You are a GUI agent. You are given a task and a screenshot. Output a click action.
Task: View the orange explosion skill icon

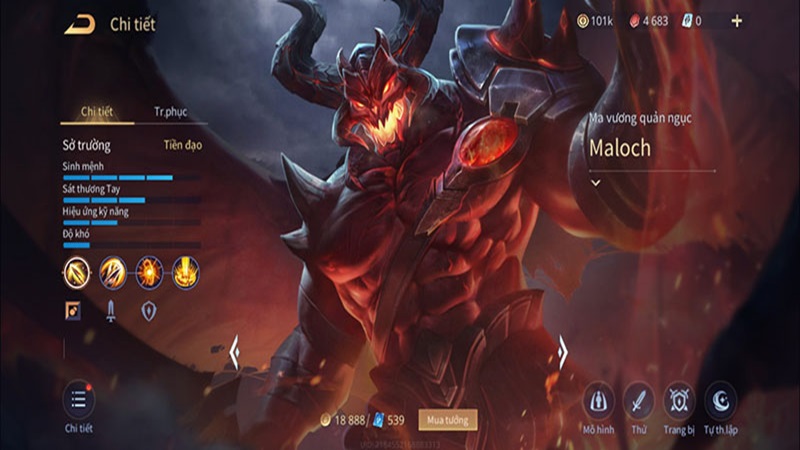point(150,271)
